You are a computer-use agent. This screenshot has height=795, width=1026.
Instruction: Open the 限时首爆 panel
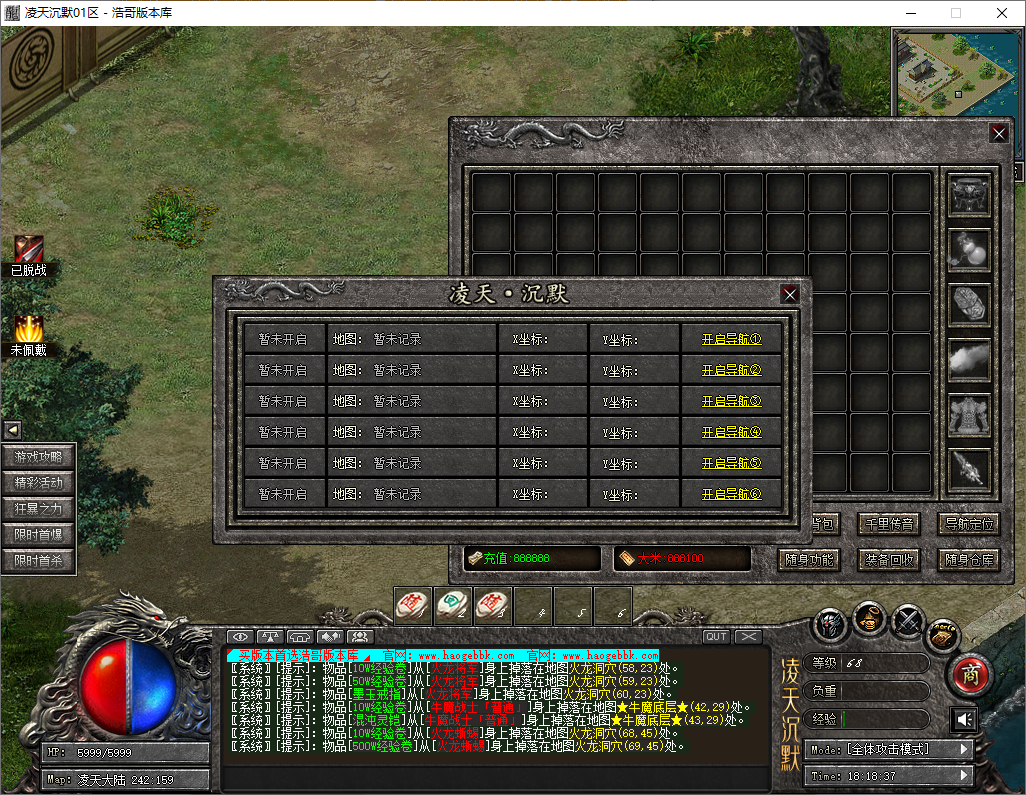38,535
